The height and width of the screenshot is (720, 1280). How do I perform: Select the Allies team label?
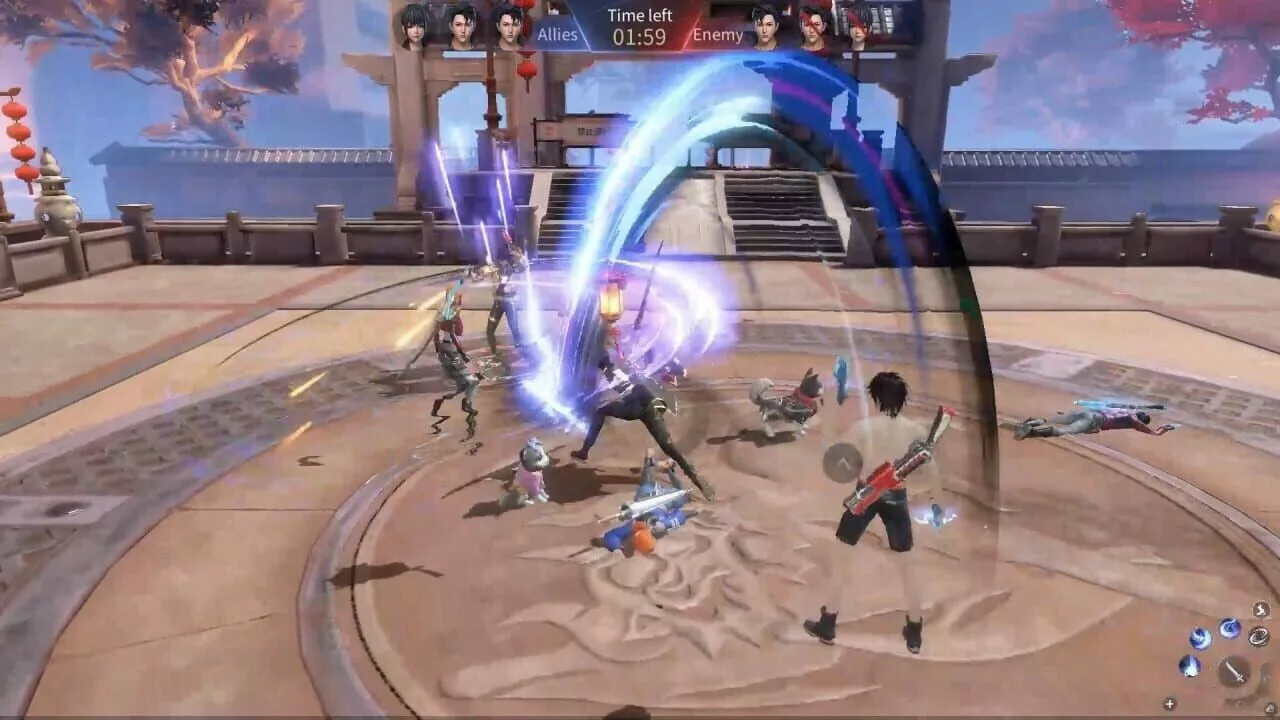(557, 34)
